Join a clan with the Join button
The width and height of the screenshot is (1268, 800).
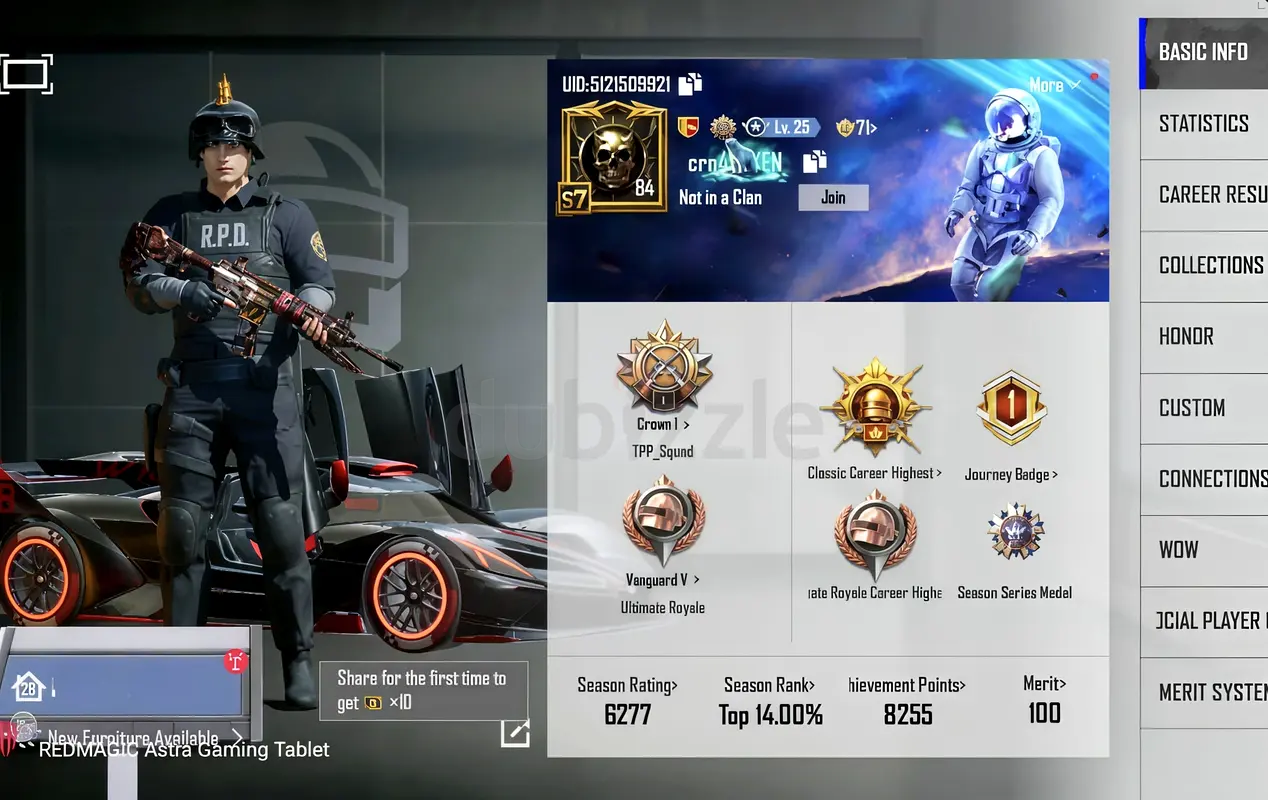(833, 198)
